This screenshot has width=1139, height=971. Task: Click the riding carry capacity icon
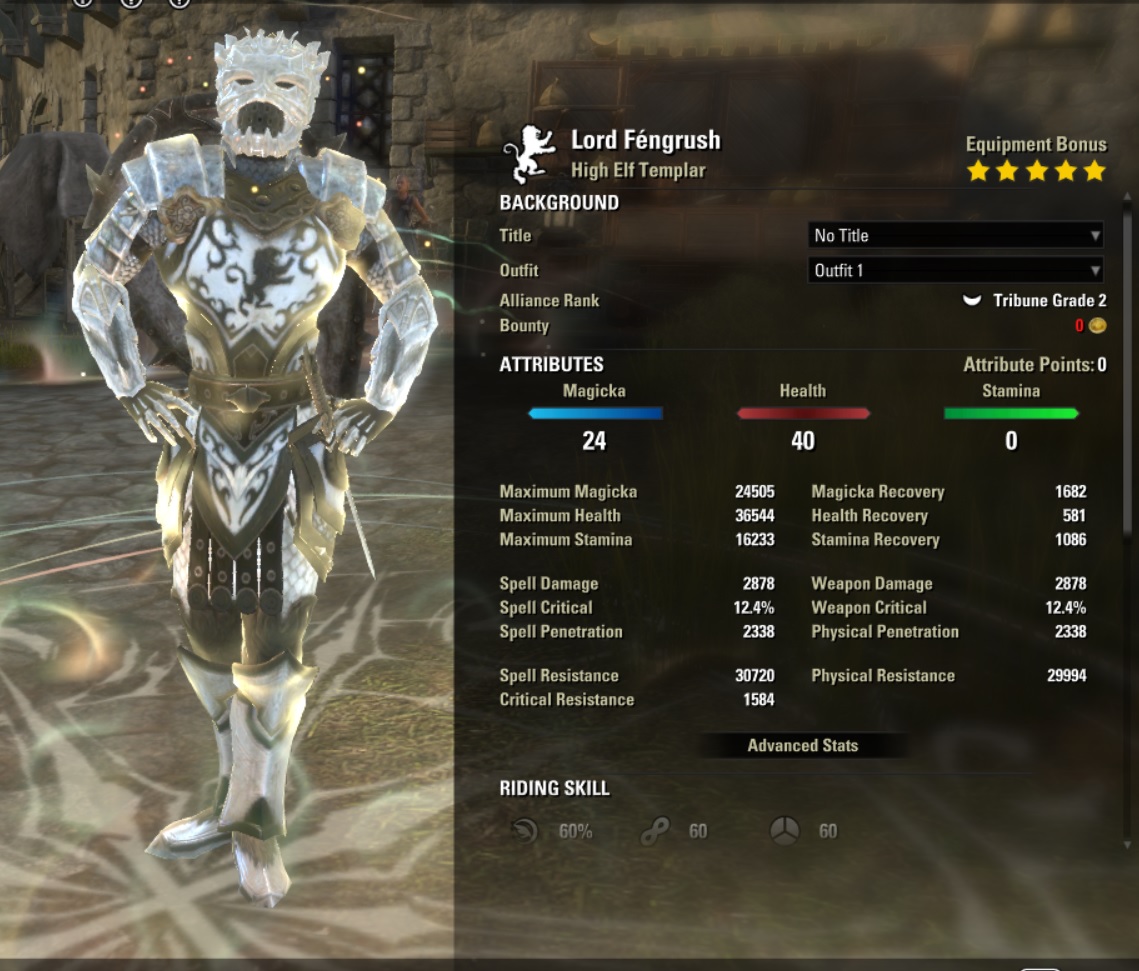[785, 831]
